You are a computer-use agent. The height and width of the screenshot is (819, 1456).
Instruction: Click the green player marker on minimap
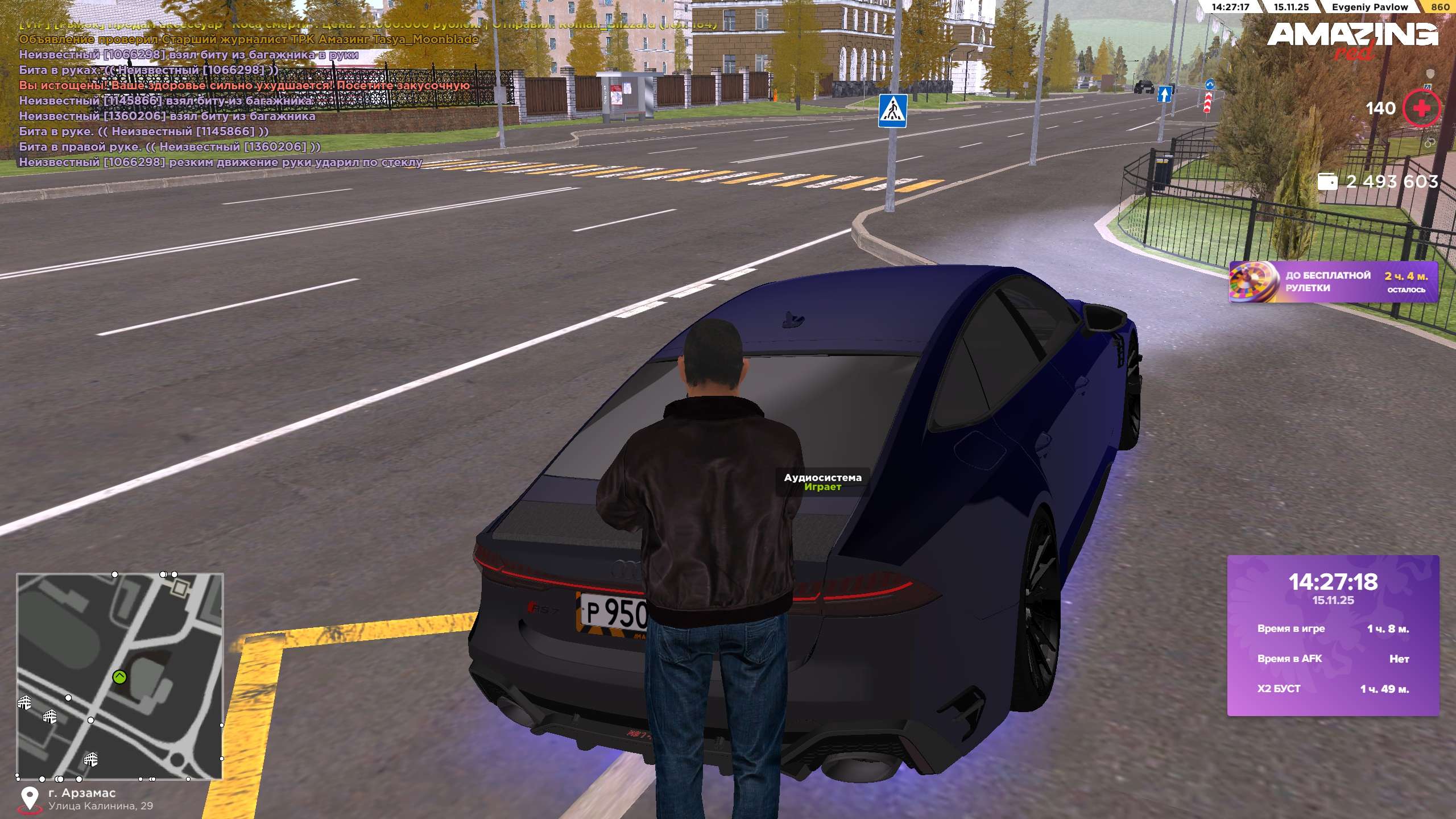point(119,677)
